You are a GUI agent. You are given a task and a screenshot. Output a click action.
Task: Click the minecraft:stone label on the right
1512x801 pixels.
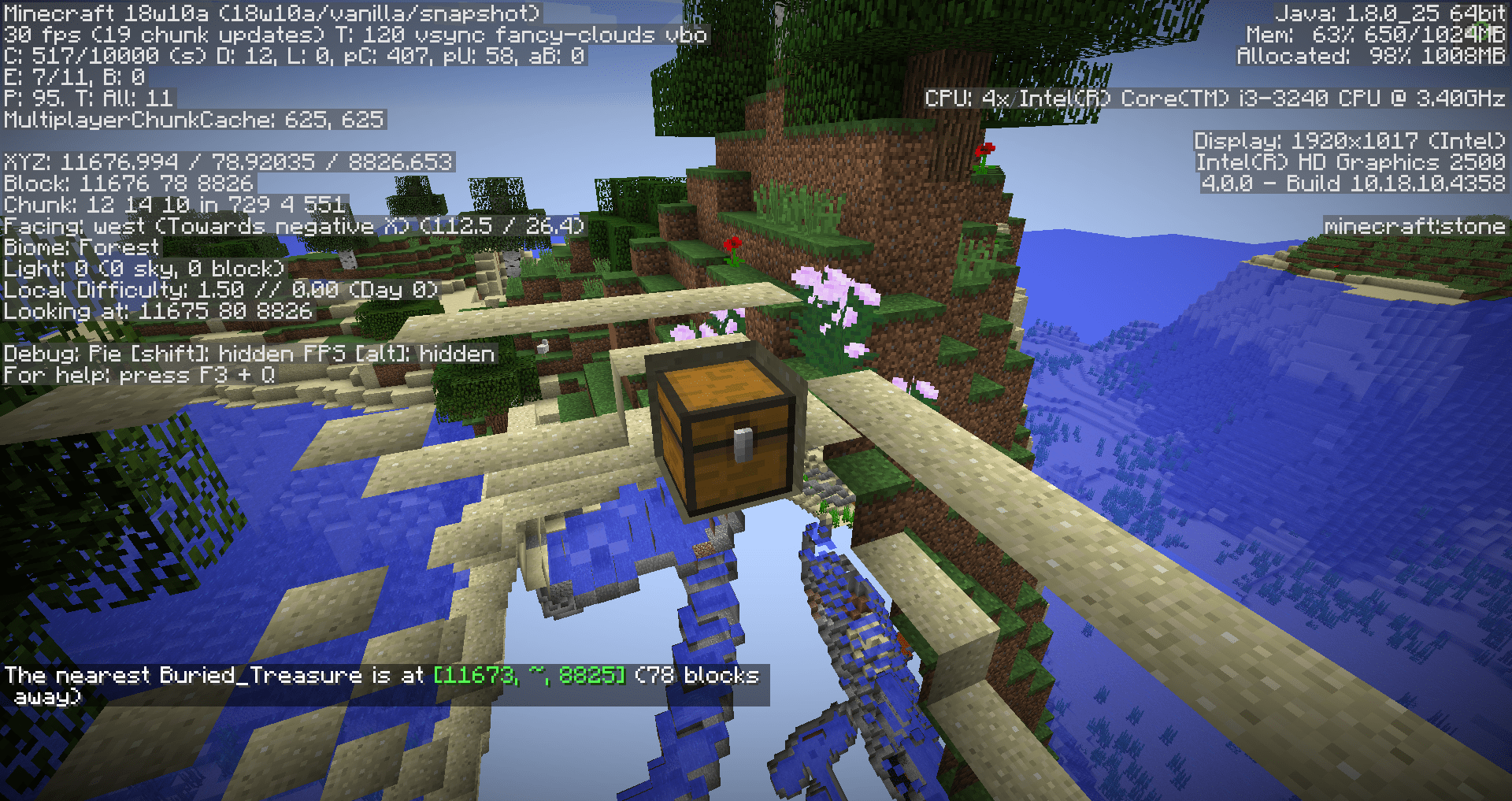(x=1410, y=226)
